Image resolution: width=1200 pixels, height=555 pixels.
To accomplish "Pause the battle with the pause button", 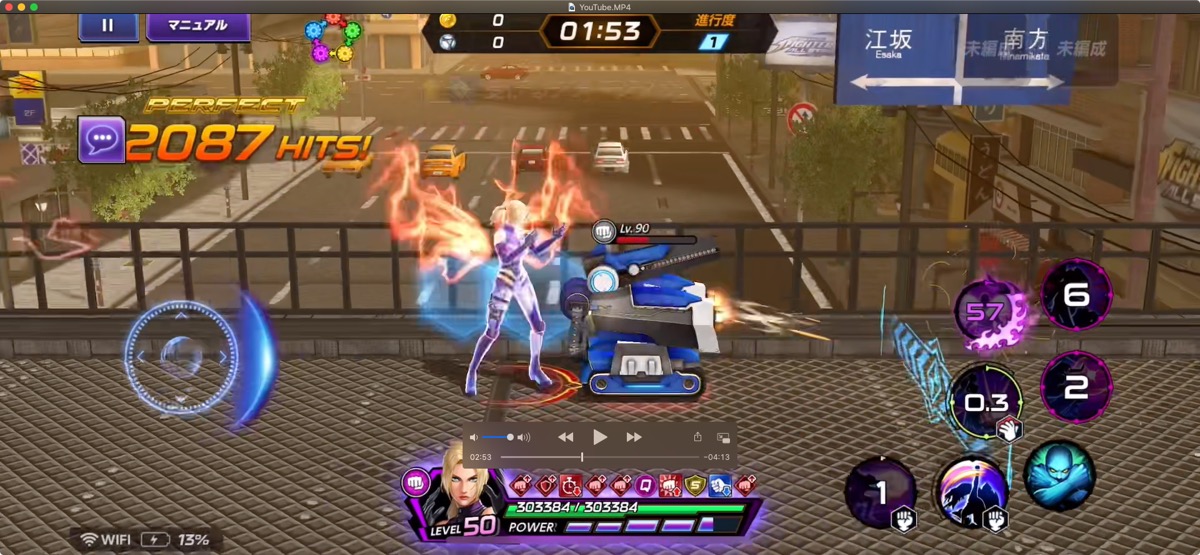I will coord(109,25).
